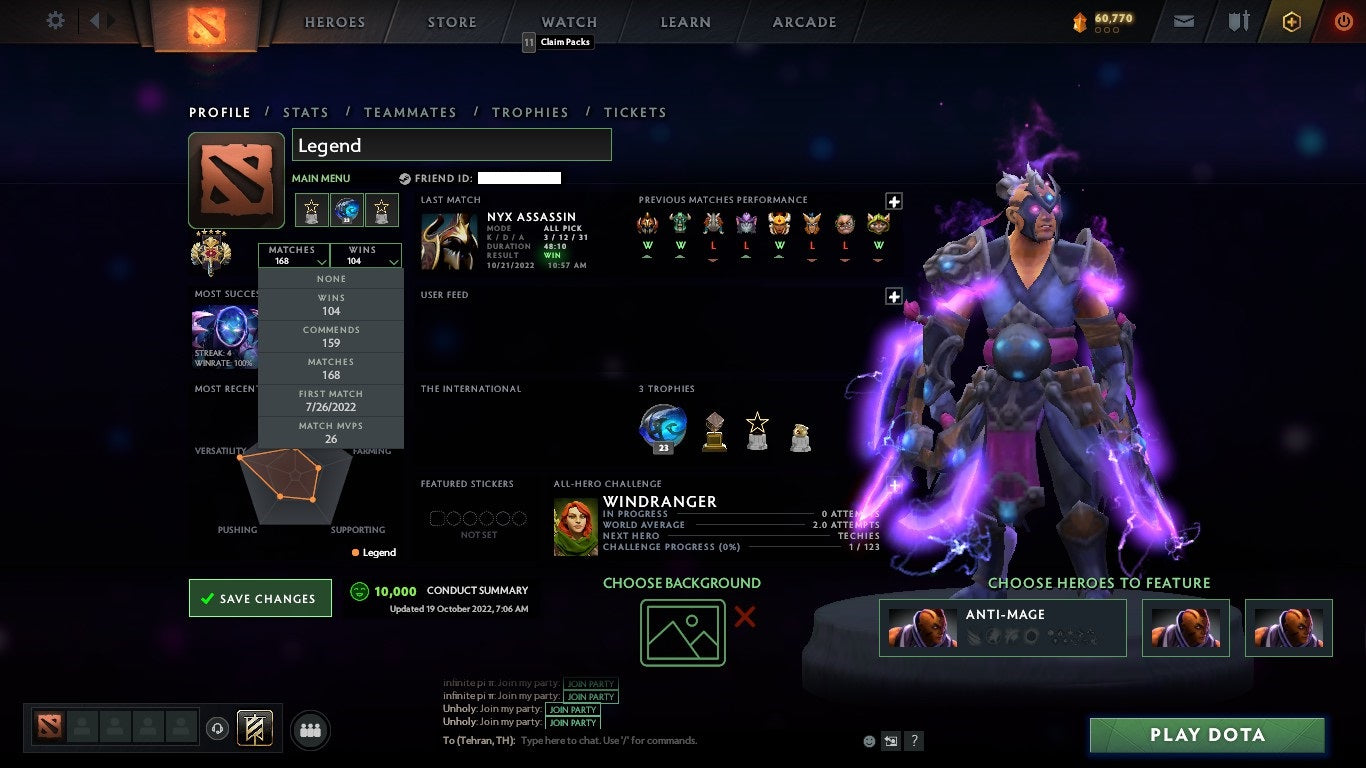Image resolution: width=1366 pixels, height=768 pixels.
Task: Click Unholy's Join Party link in chat
Action: [573, 710]
